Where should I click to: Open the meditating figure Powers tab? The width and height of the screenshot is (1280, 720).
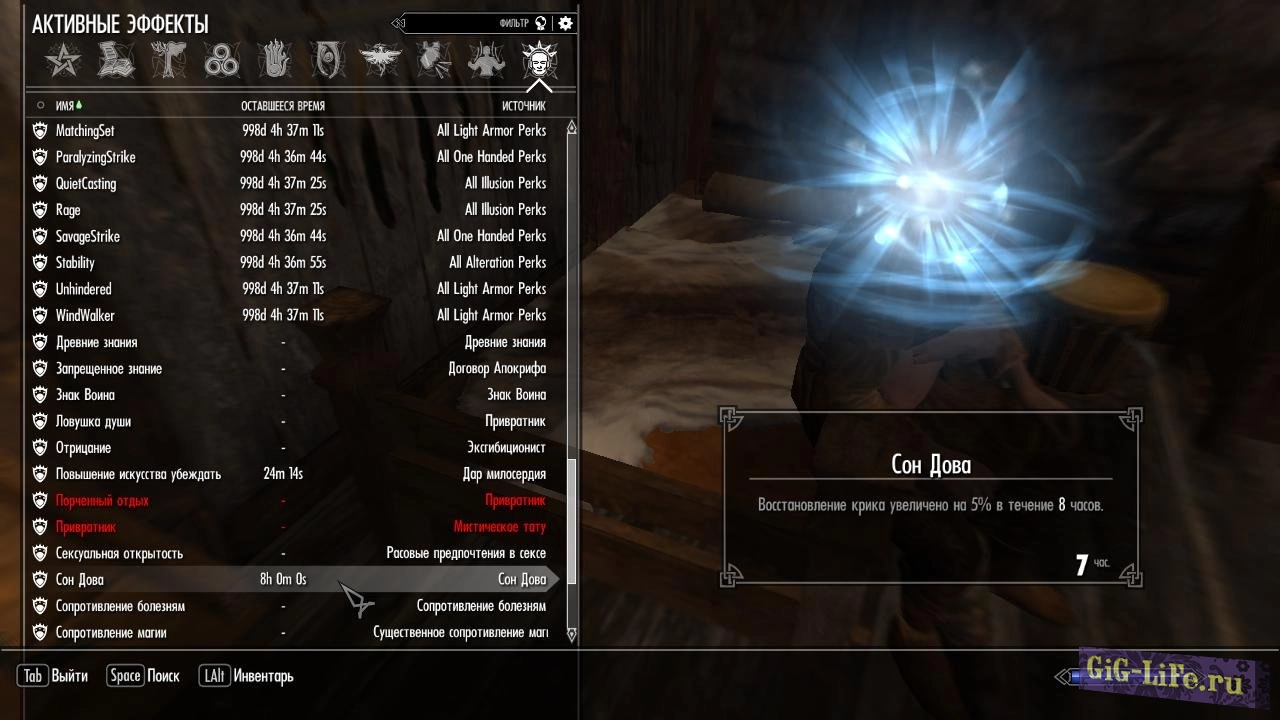(486, 61)
